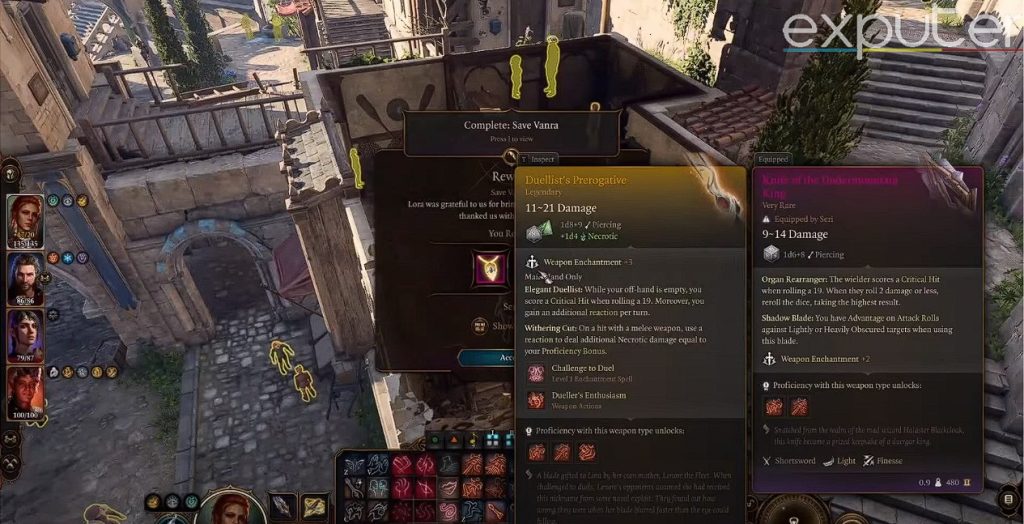This screenshot has width=1024, height=524.
Task: Select the gold ranged weapon slot
Action: (314, 506)
